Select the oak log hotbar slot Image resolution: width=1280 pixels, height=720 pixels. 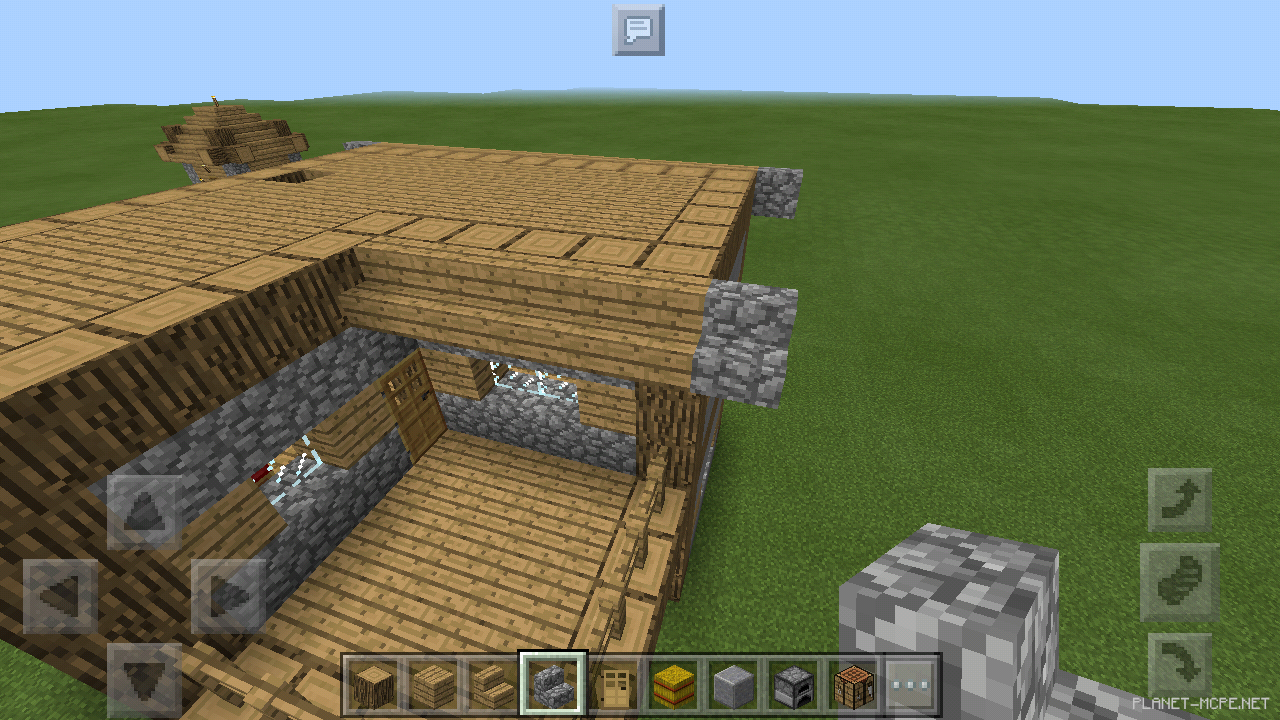(372, 686)
